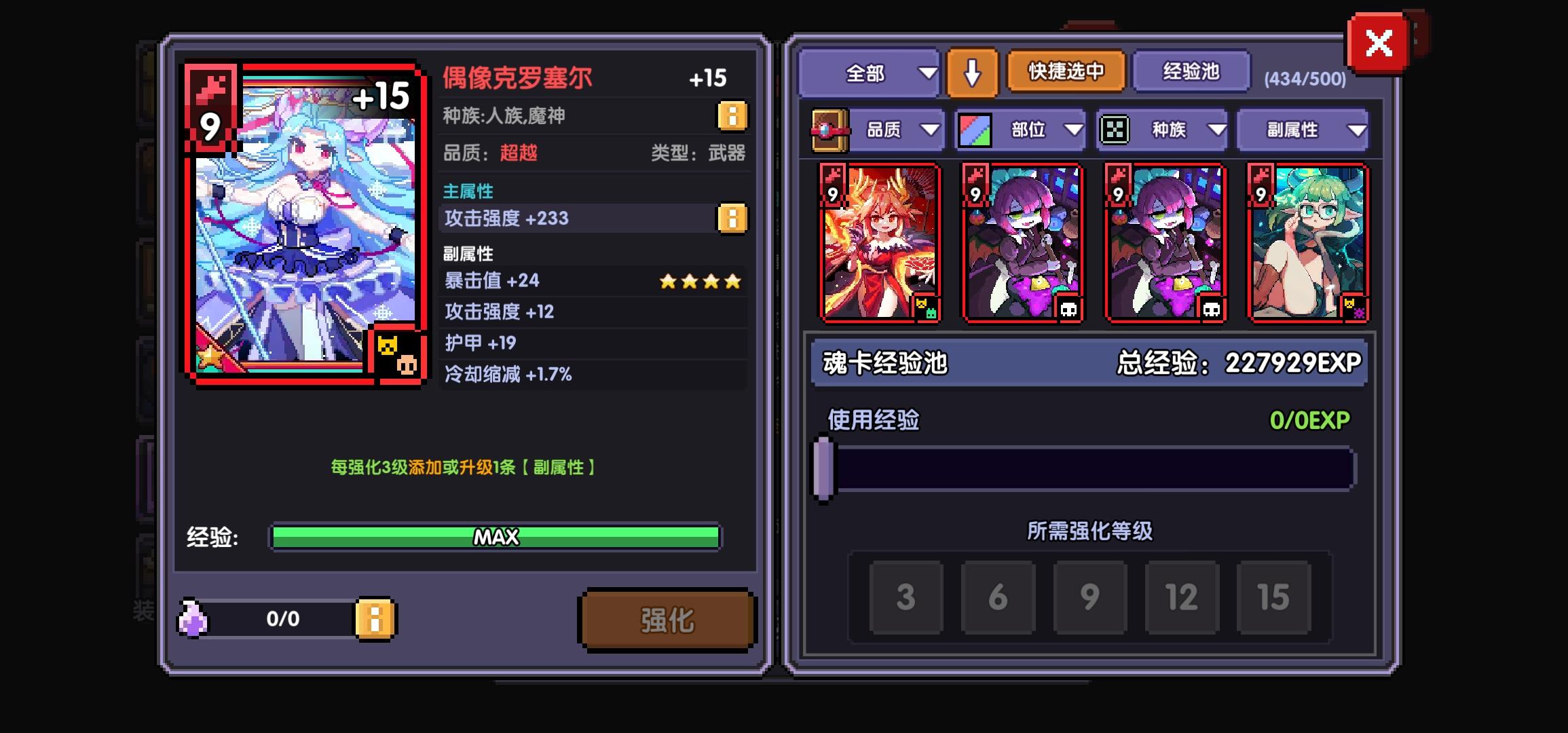Click the info icon next to 攻击强度 +233
Viewport: 1568px width, 733px height.
click(731, 218)
